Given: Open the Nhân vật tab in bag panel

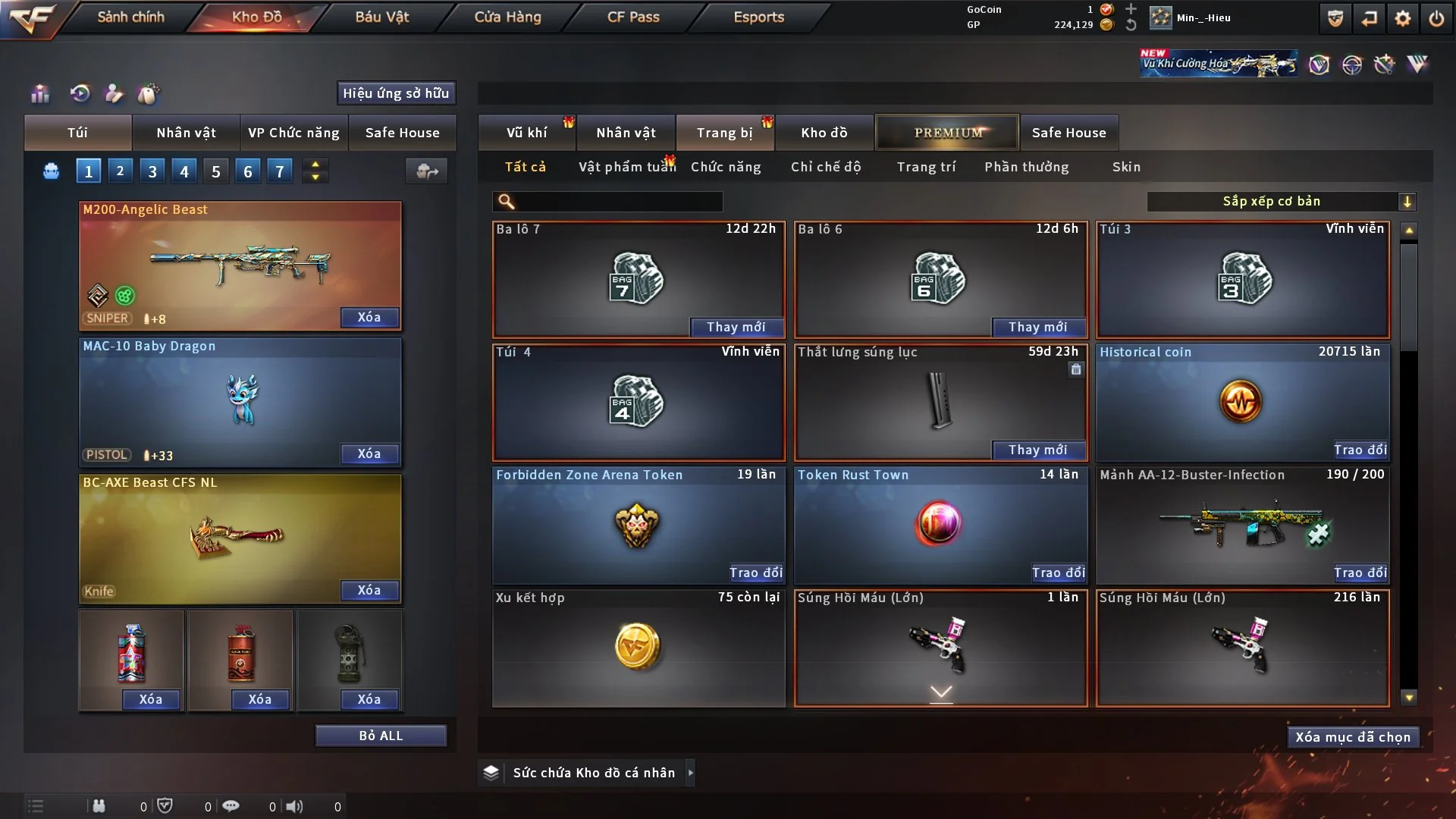Looking at the screenshot, I should (x=186, y=133).
